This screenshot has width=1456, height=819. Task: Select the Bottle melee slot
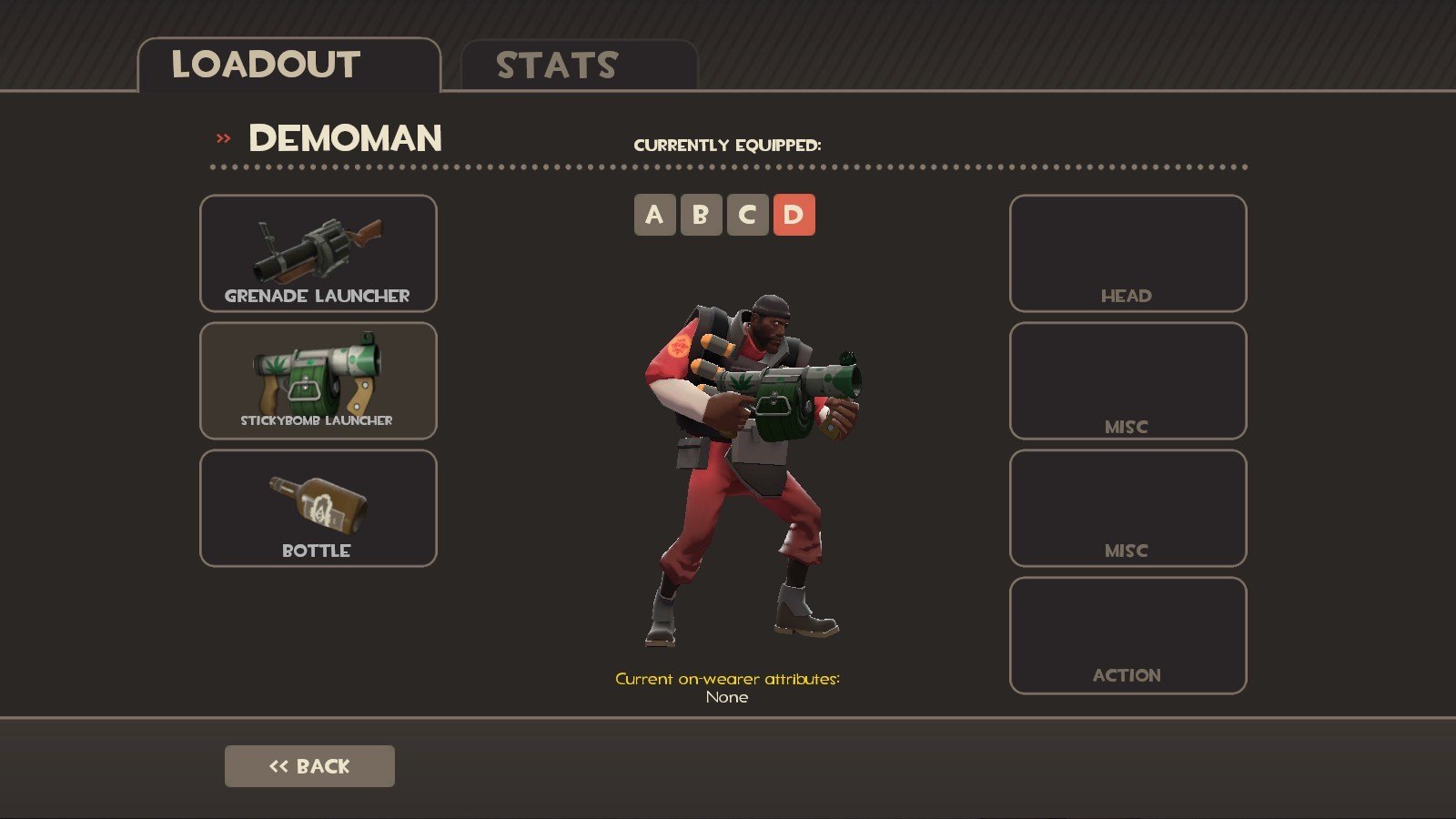tap(318, 508)
